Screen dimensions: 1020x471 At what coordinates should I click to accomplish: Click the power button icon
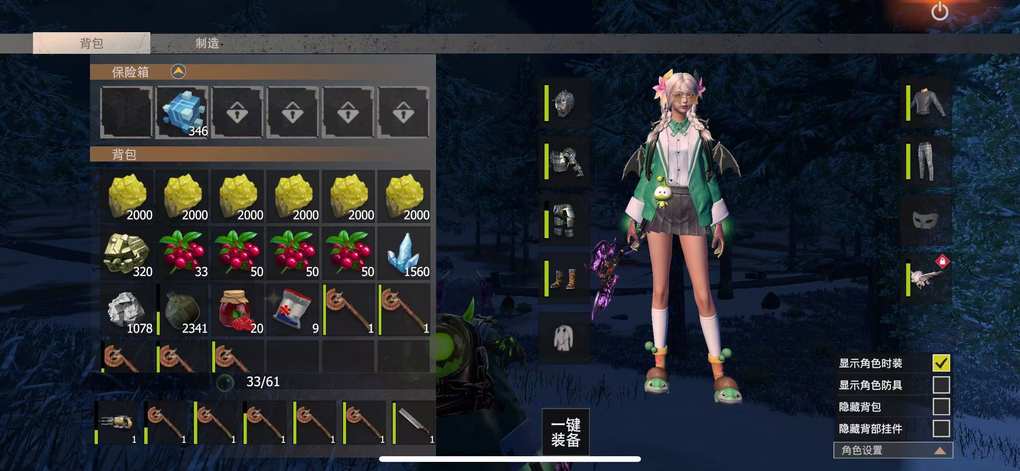(939, 12)
